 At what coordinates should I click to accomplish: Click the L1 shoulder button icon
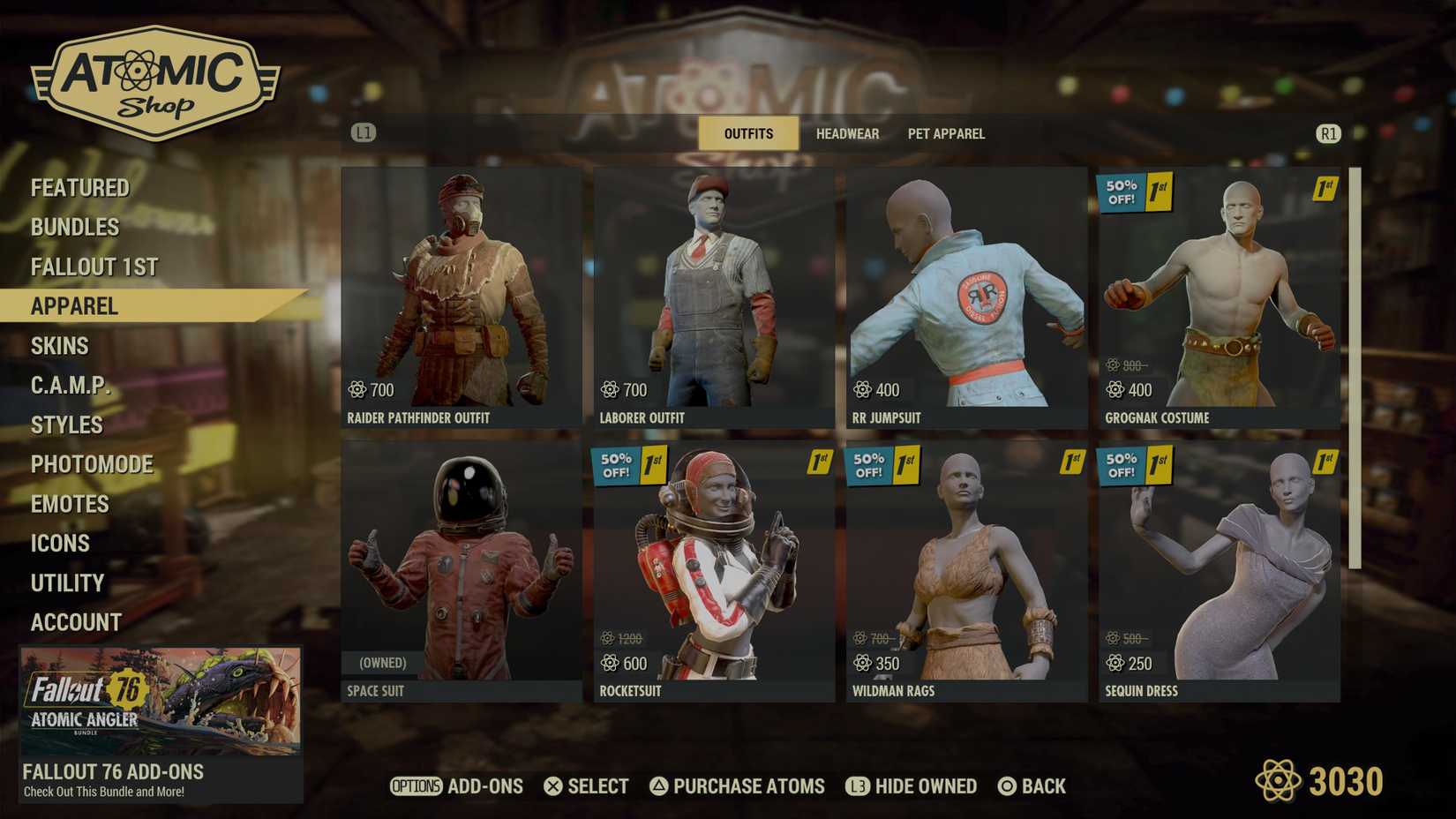(x=362, y=132)
